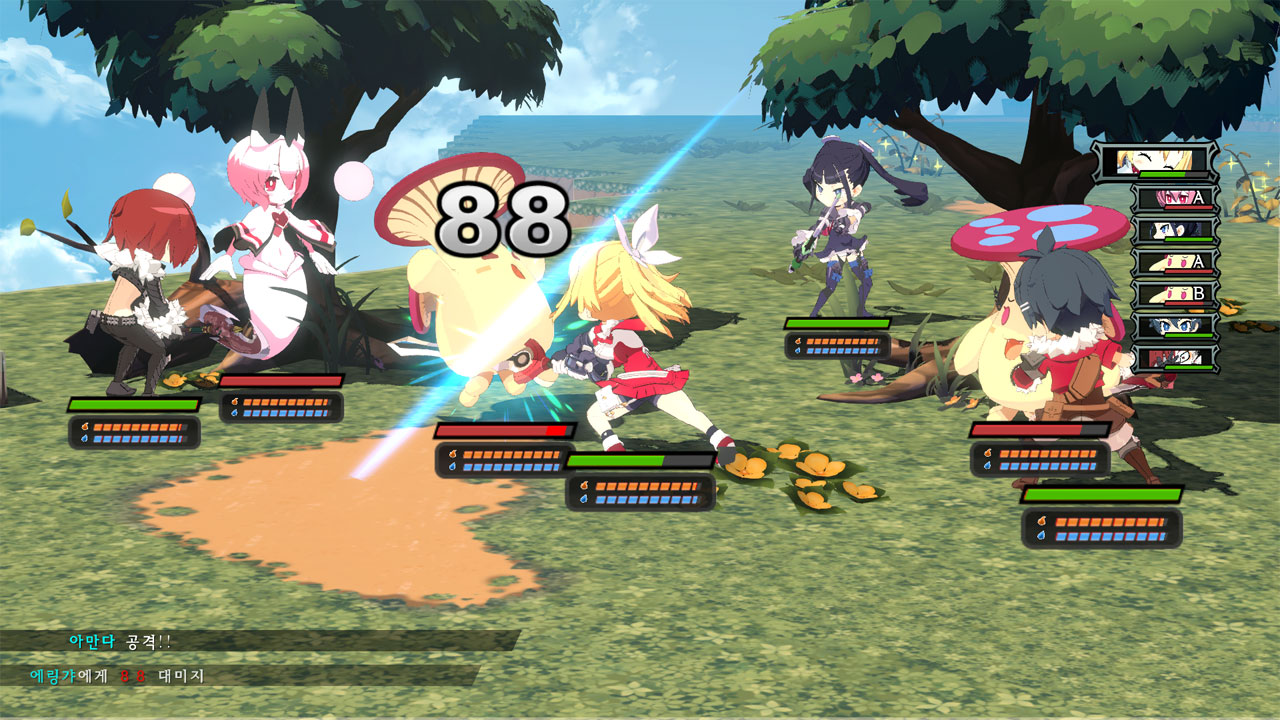Screen dimensions: 1280x720
Task: Select the red-haired character's turn portrait
Action: pos(1173,357)
